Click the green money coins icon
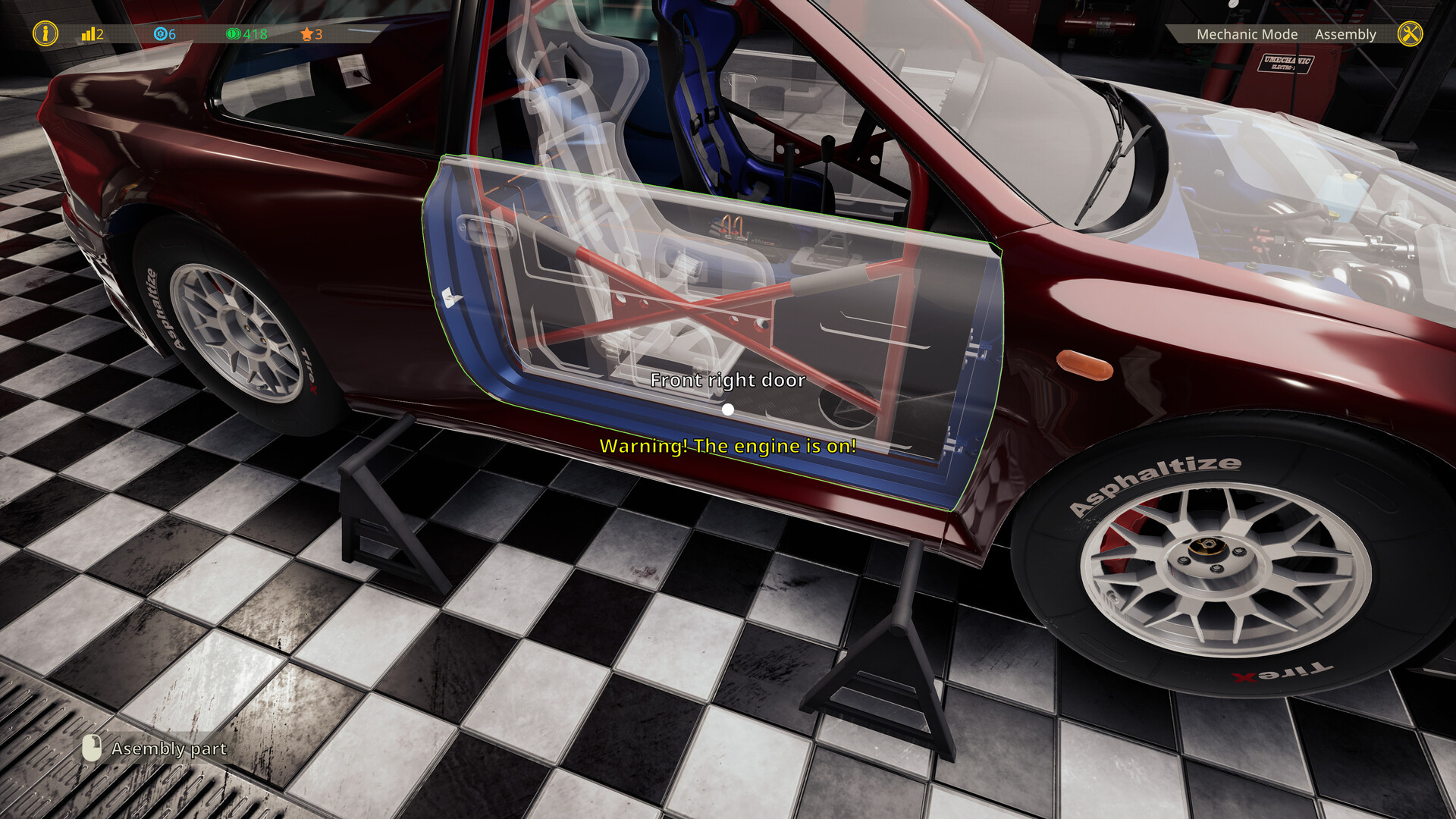 [234, 34]
